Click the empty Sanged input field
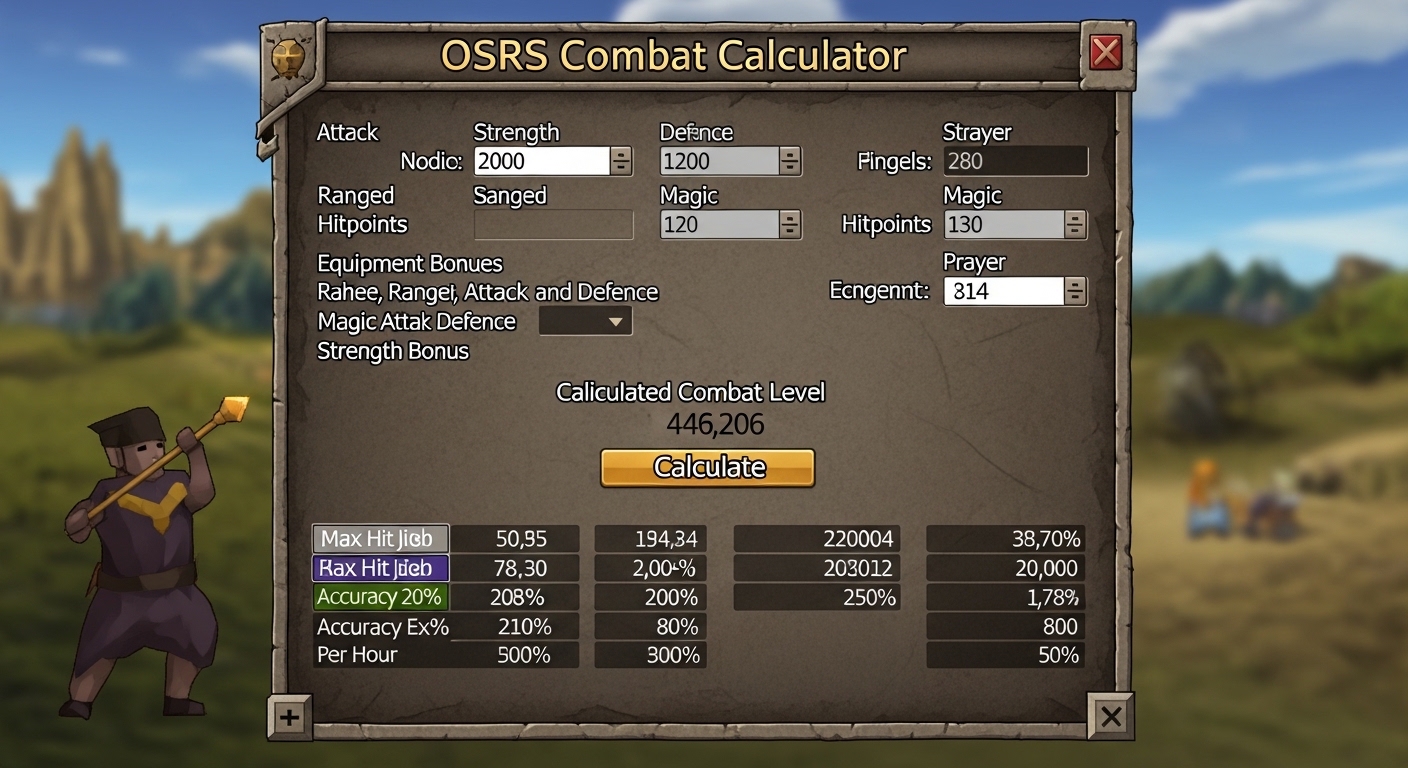Image resolution: width=1408 pixels, height=768 pixels. click(x=553, y=225)
